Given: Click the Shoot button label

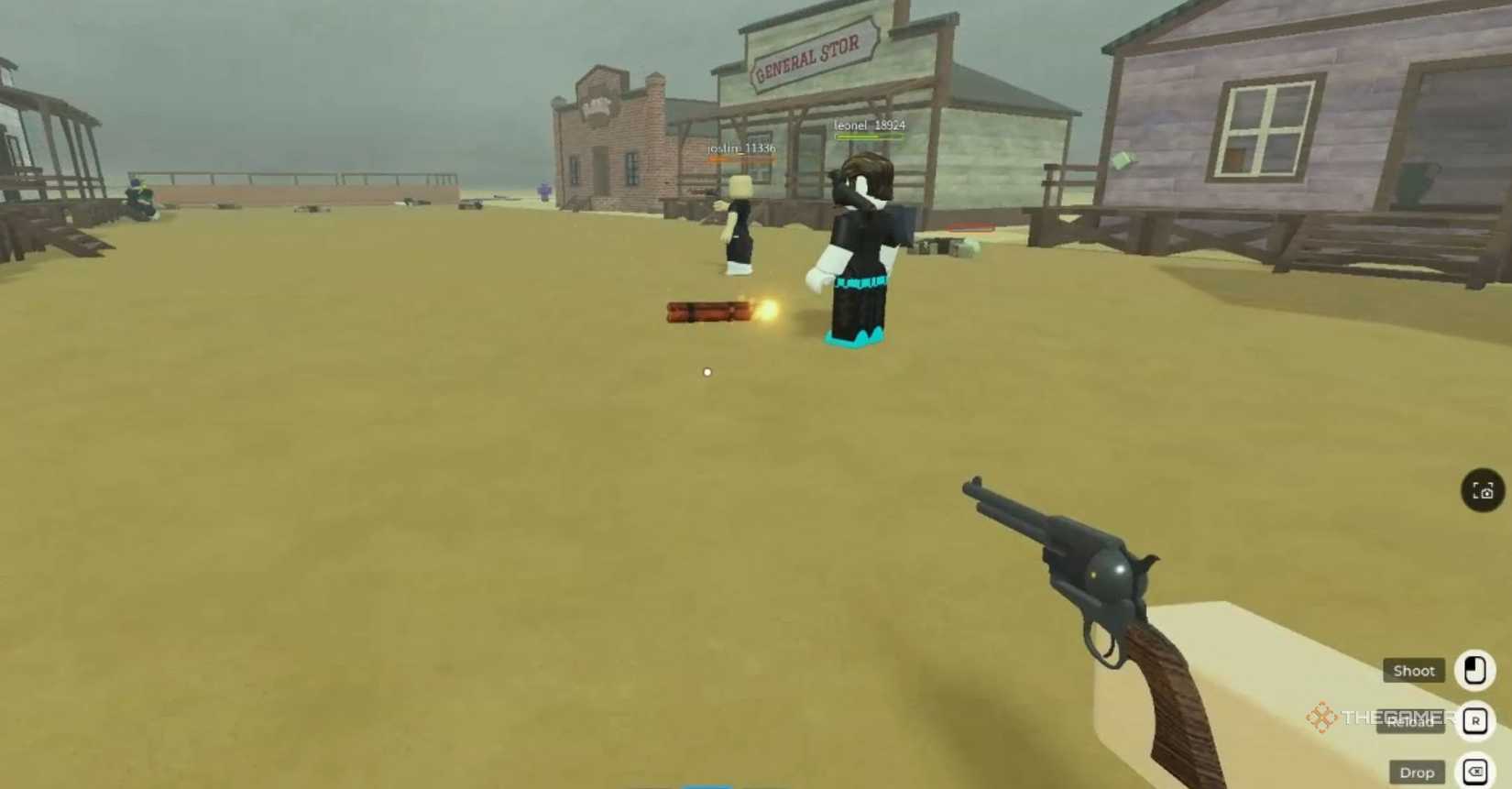Looking at the screenshot, I should pos(1412,671).
